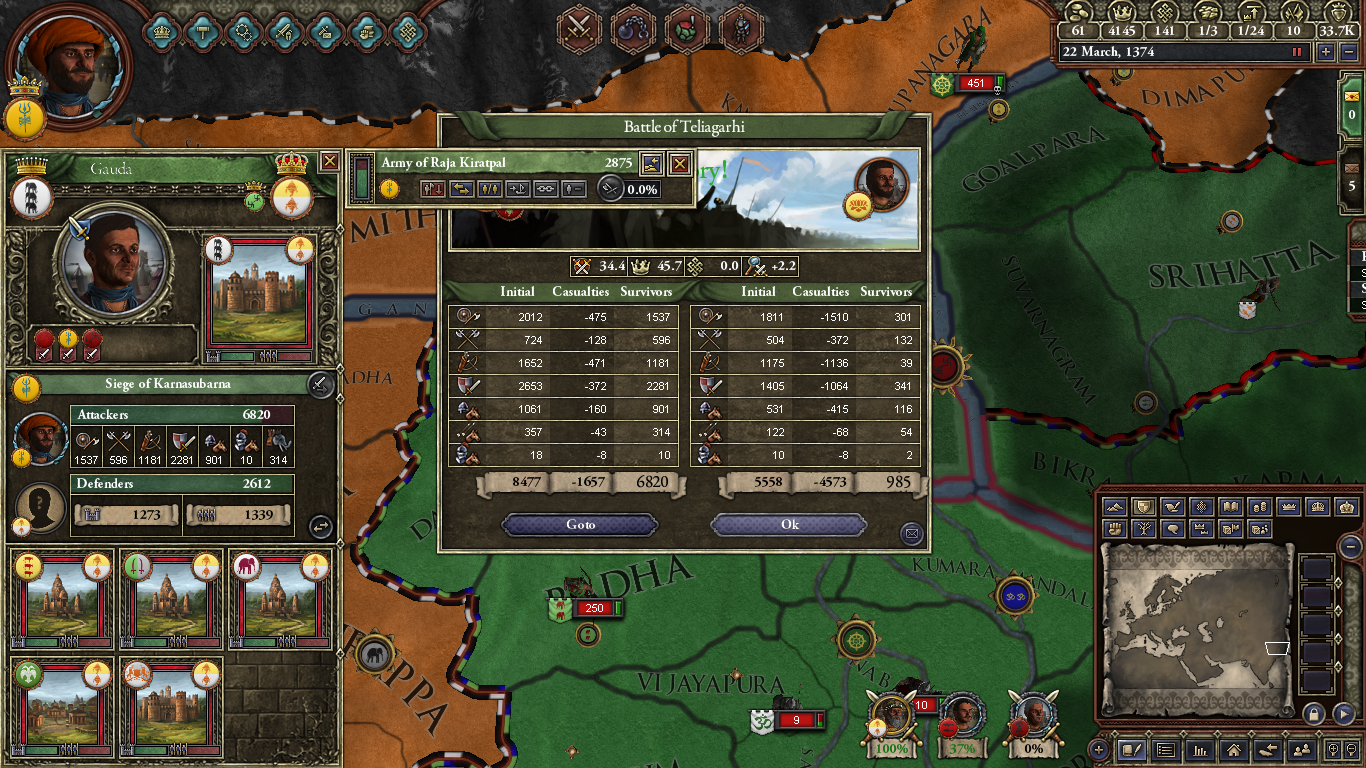This screenshot has width=1366, height=768.
Task: Decrease game speed with the minus button
Action: pyautogui.click(x=1347, y=52)
